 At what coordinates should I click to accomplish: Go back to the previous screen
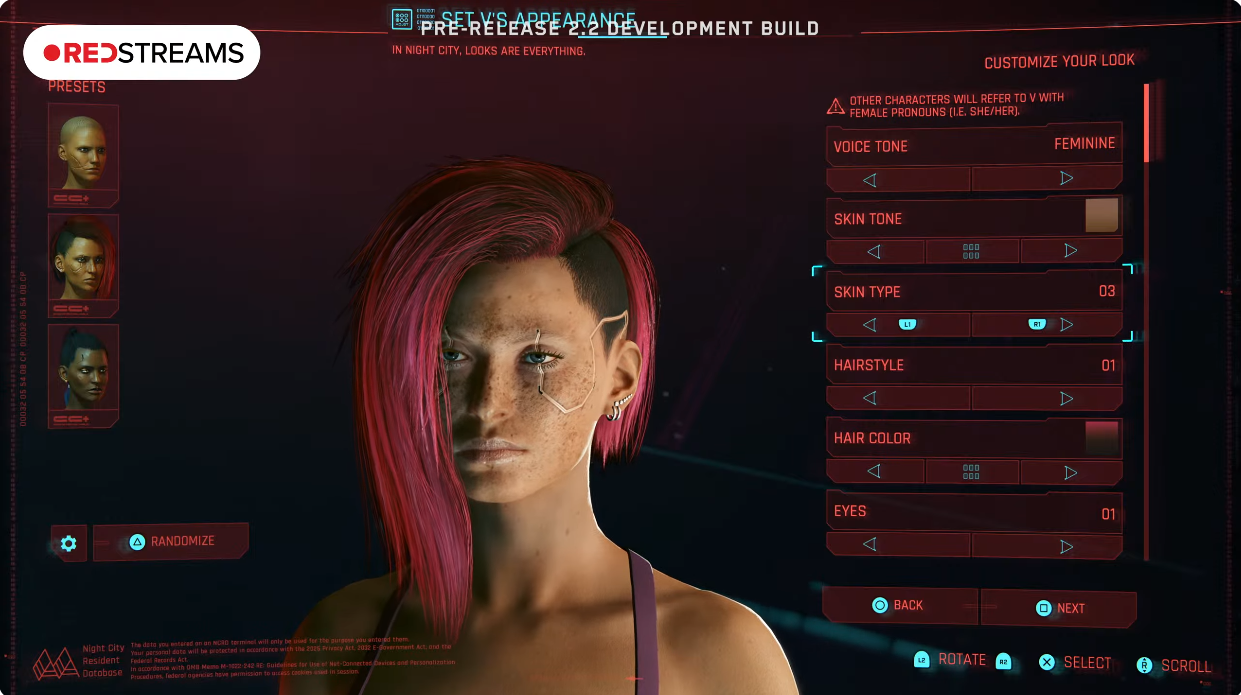pyautogui.click(x=898, y=605)
